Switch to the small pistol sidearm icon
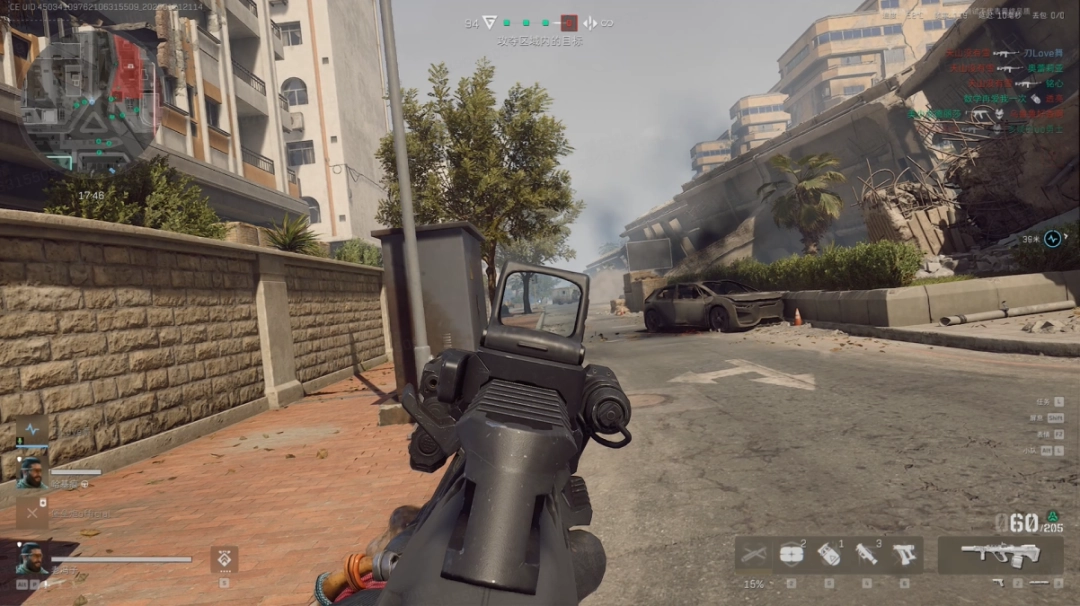 pyautogui.click(x=999, y=582)
